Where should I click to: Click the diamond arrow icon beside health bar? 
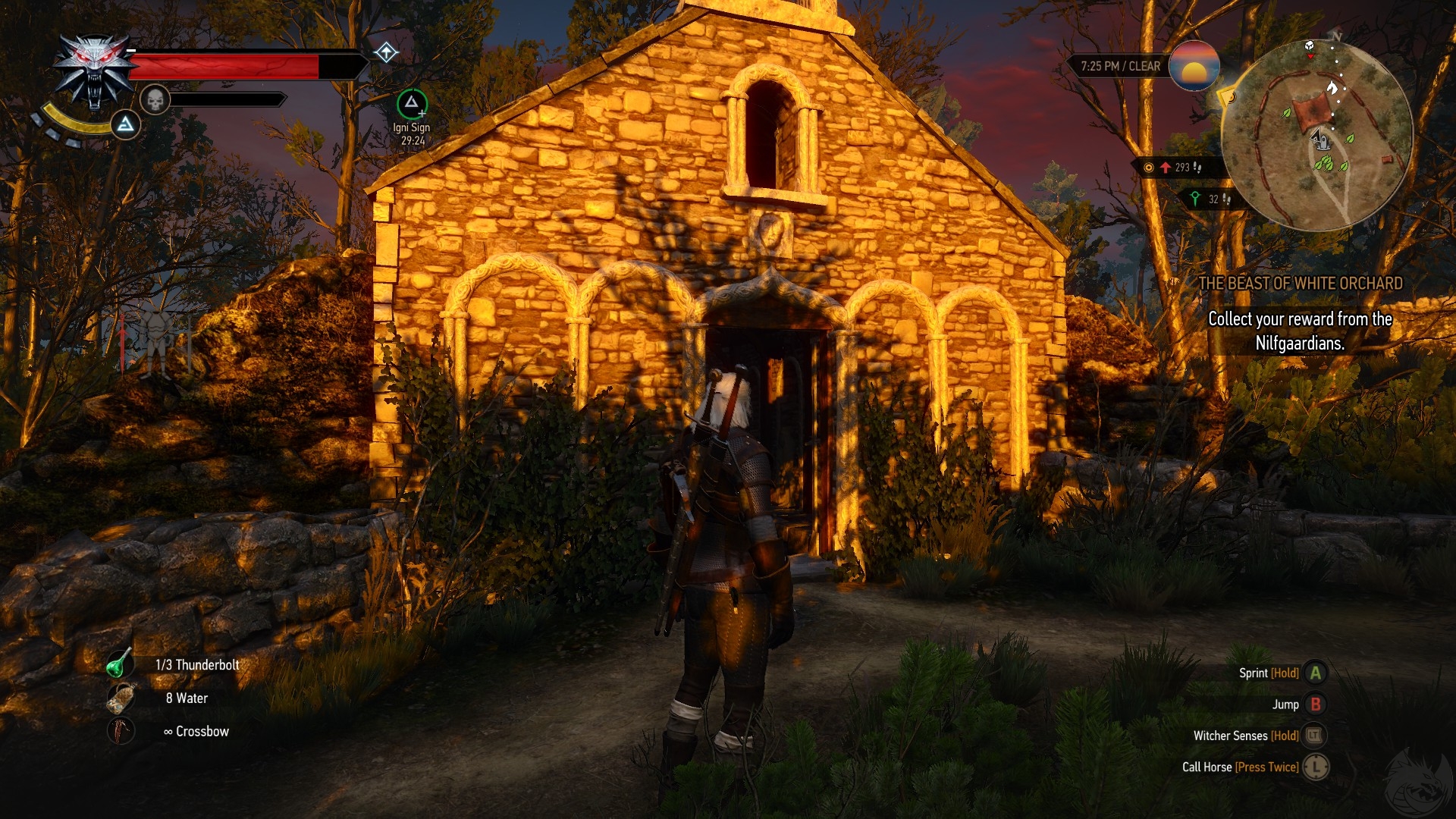pyautogui.click(x=386, y=52)
